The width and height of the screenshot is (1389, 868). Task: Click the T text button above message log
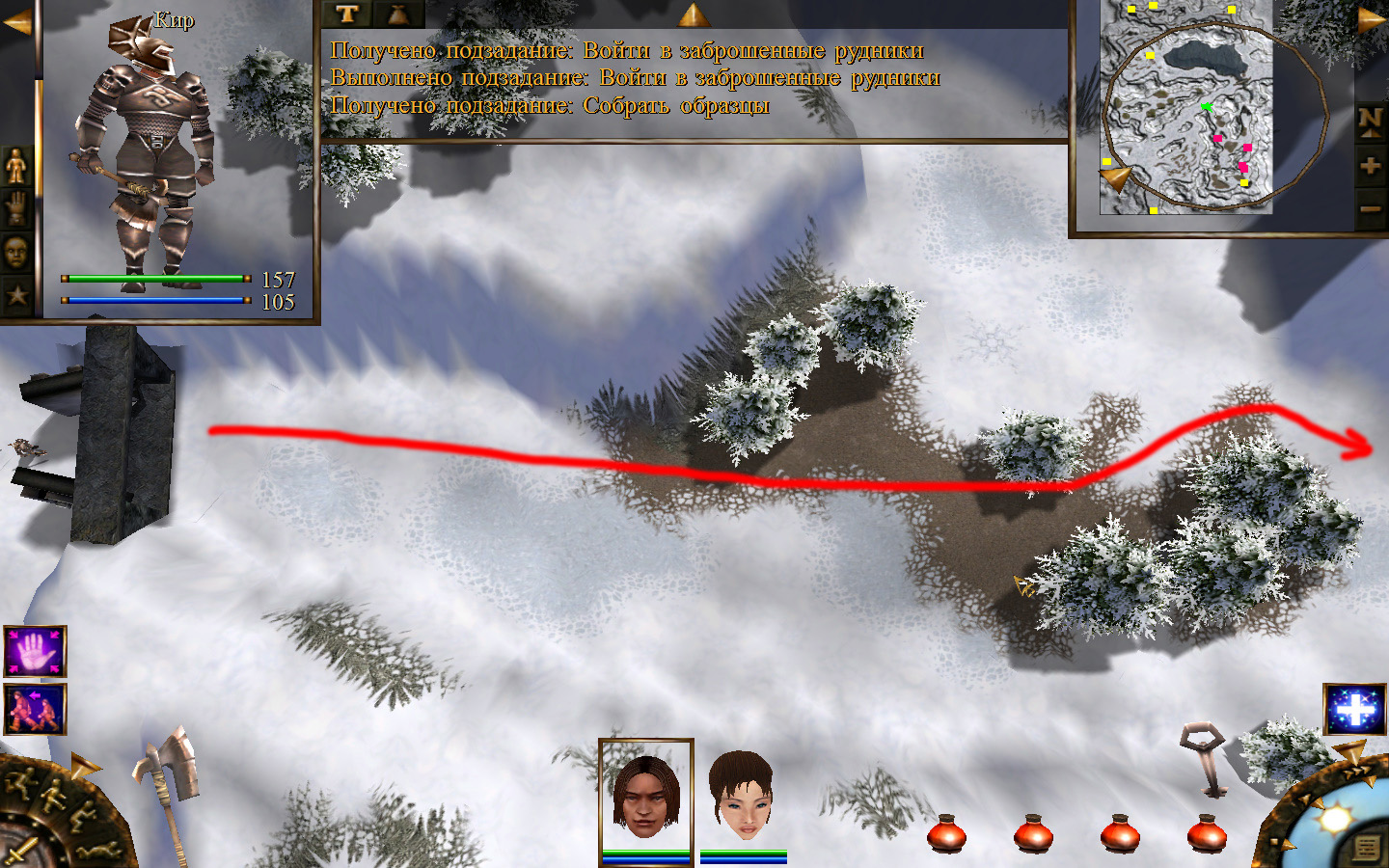(x=347, y=14)
